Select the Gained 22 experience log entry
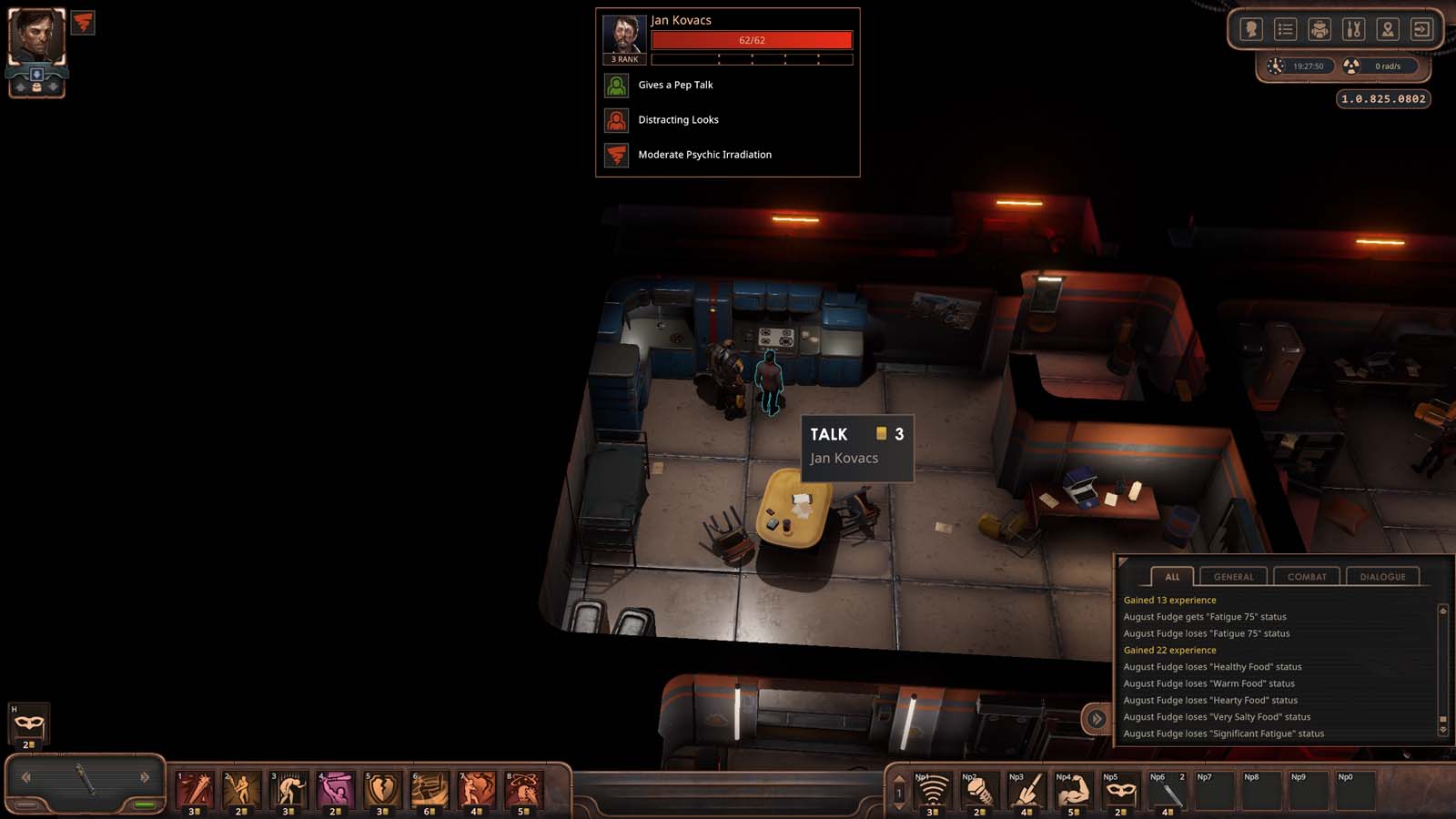 [x=1169, y=650]
